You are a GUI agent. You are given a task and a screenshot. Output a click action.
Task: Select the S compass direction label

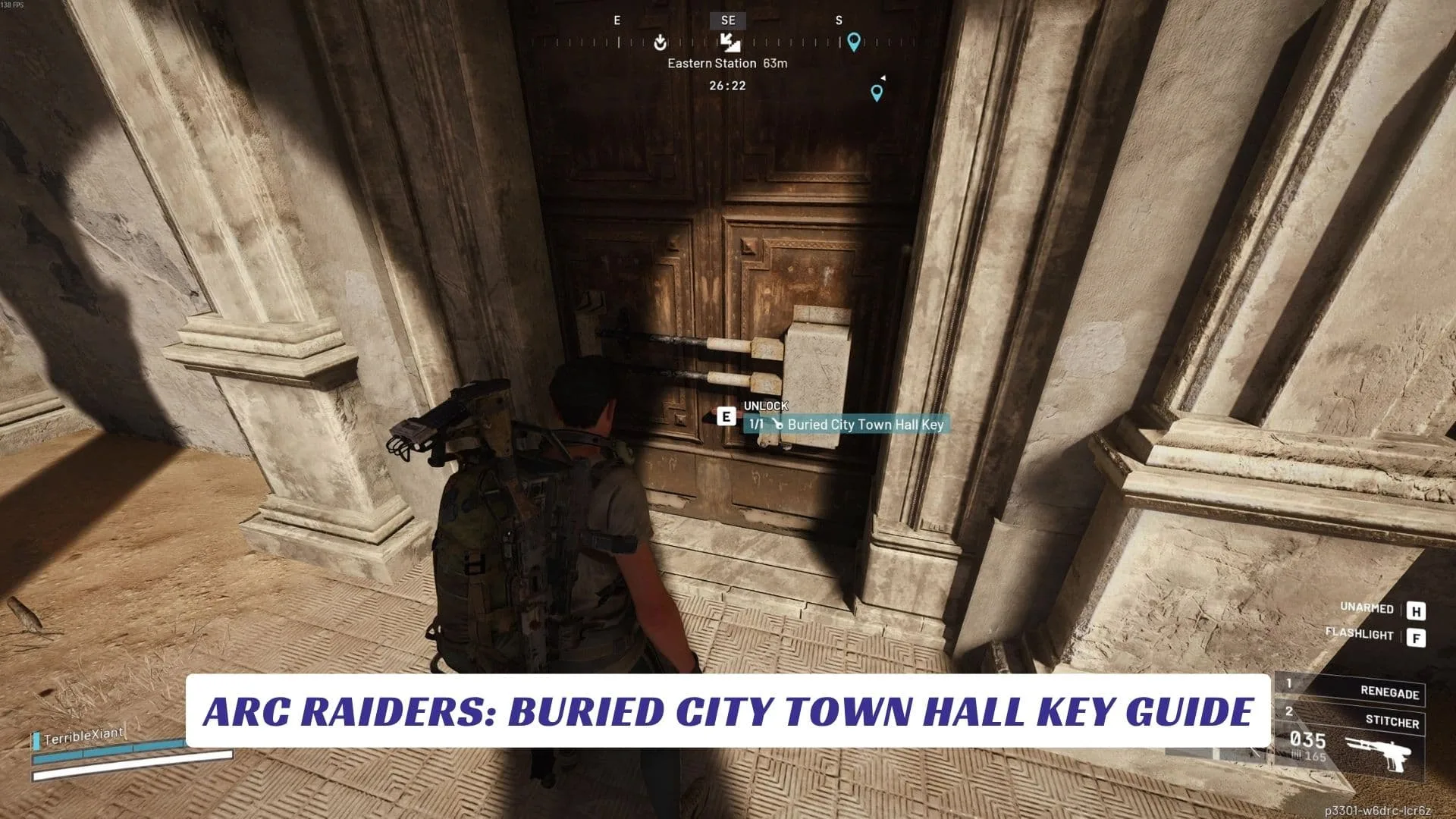[x=838, y=20]
